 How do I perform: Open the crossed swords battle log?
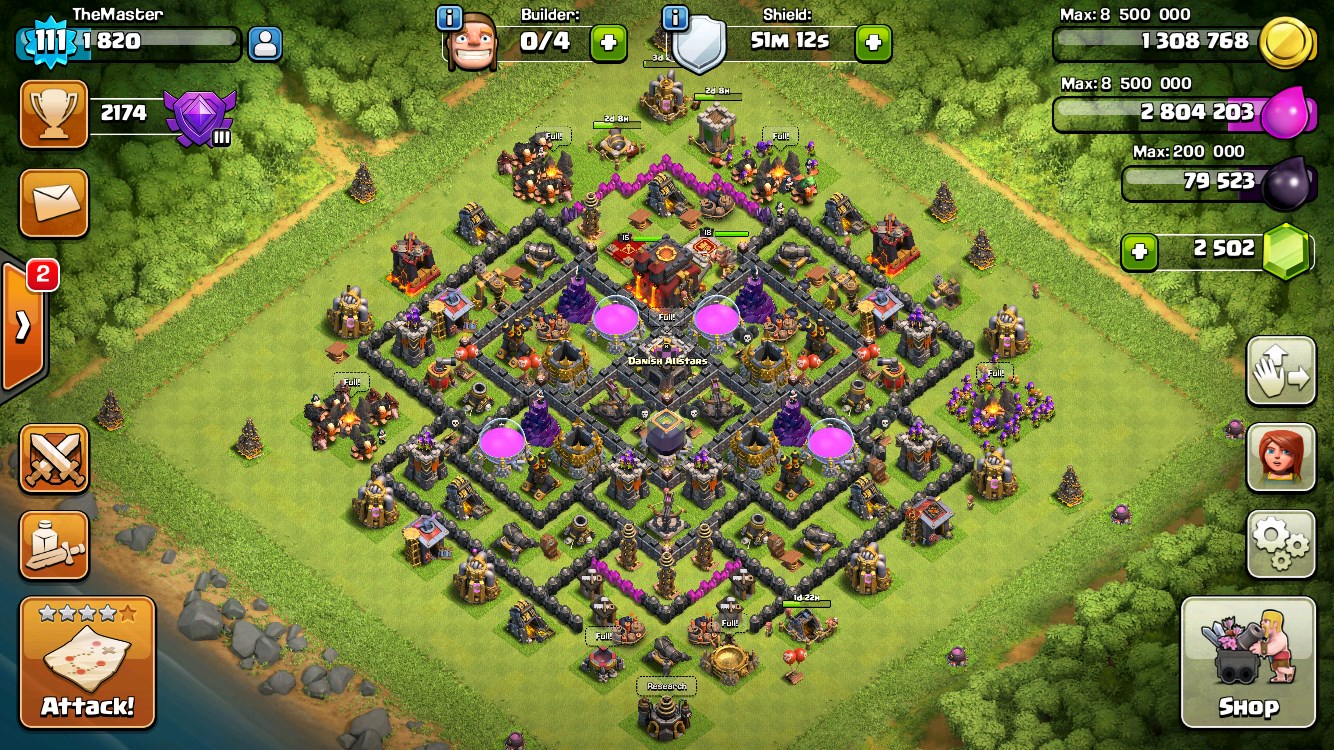click(54, 459)
